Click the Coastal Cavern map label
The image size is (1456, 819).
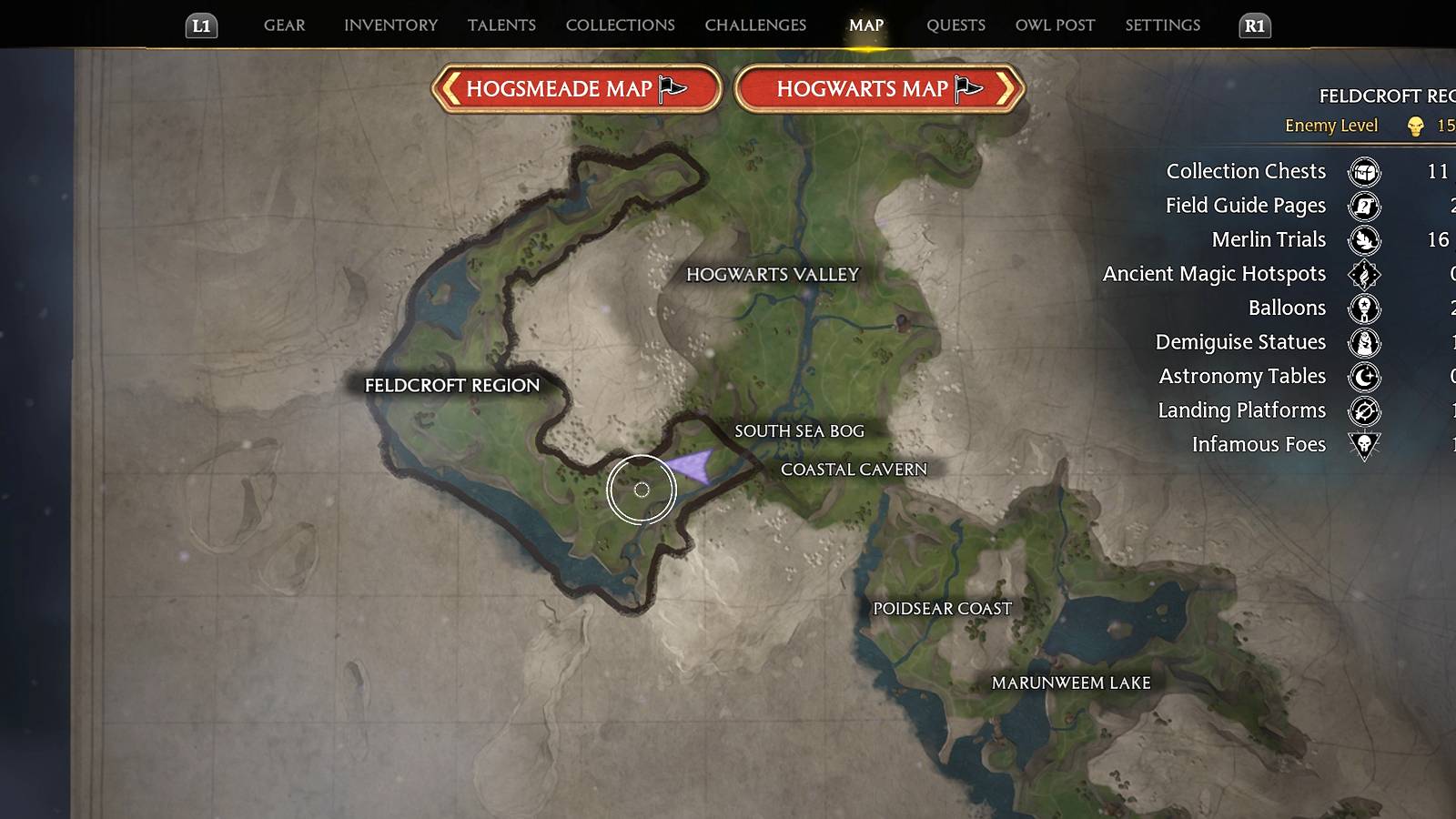click(854, 469)
